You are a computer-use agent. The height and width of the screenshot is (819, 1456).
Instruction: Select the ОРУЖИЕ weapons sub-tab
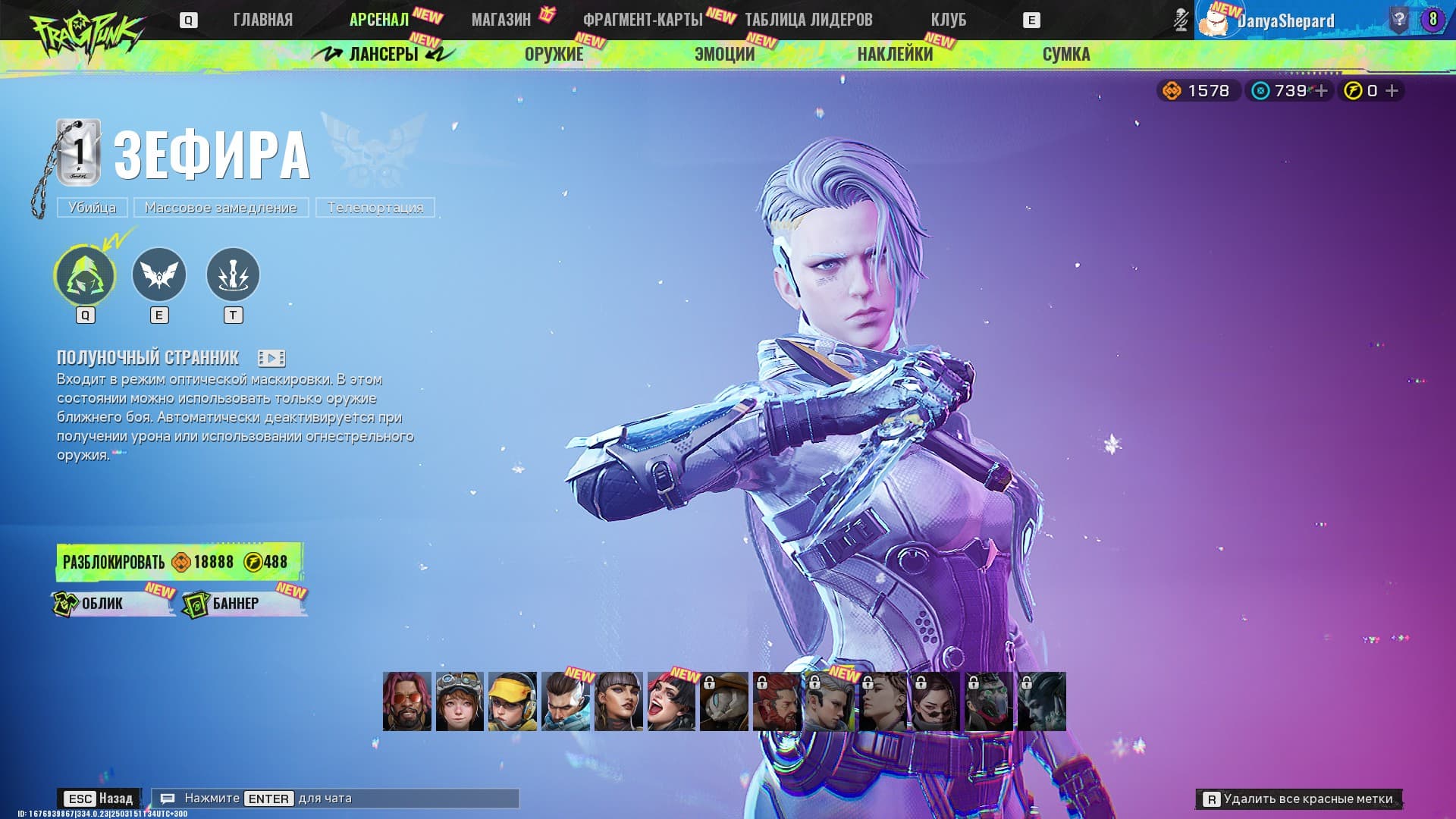554,54
